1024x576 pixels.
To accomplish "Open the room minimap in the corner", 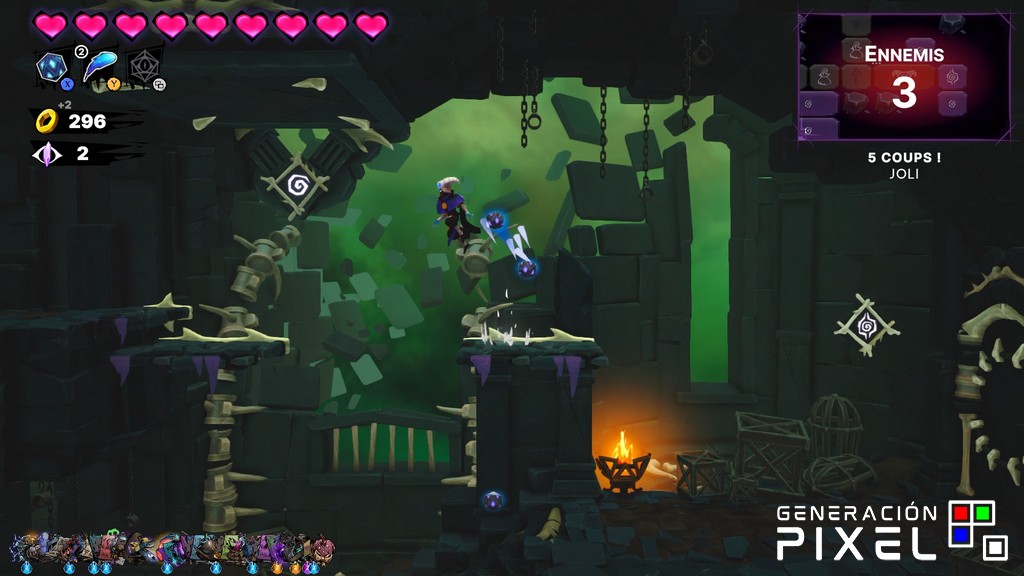I will click(x=903, y=77).
